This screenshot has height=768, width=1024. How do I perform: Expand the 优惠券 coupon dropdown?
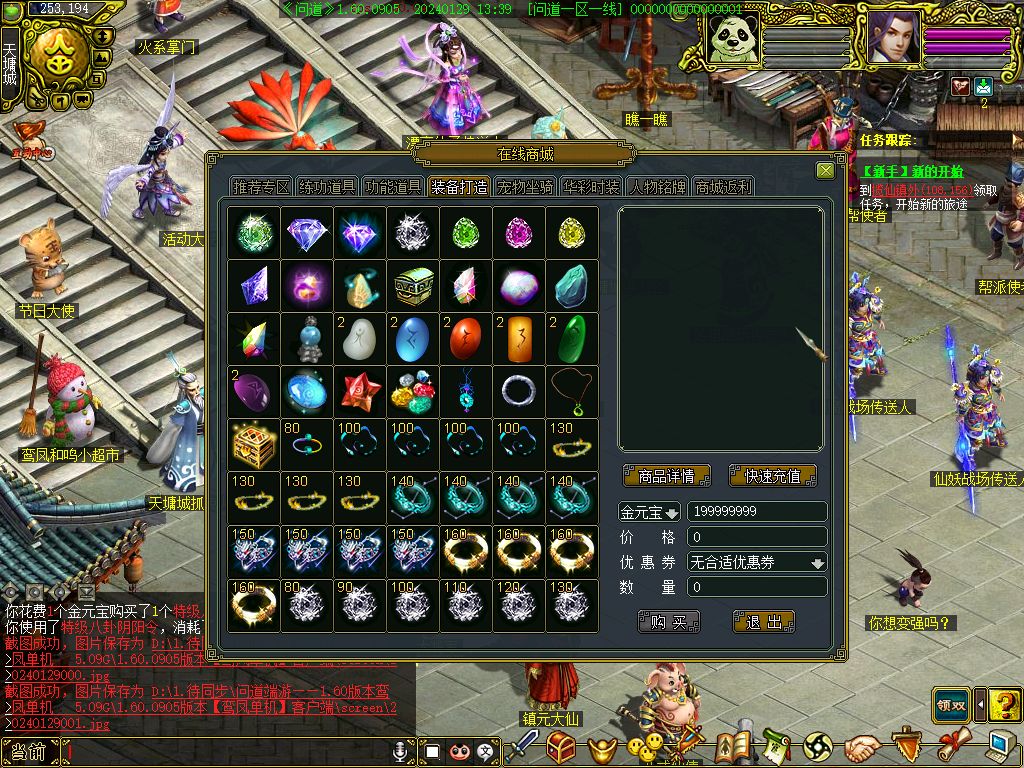click(x=757, y=563)
